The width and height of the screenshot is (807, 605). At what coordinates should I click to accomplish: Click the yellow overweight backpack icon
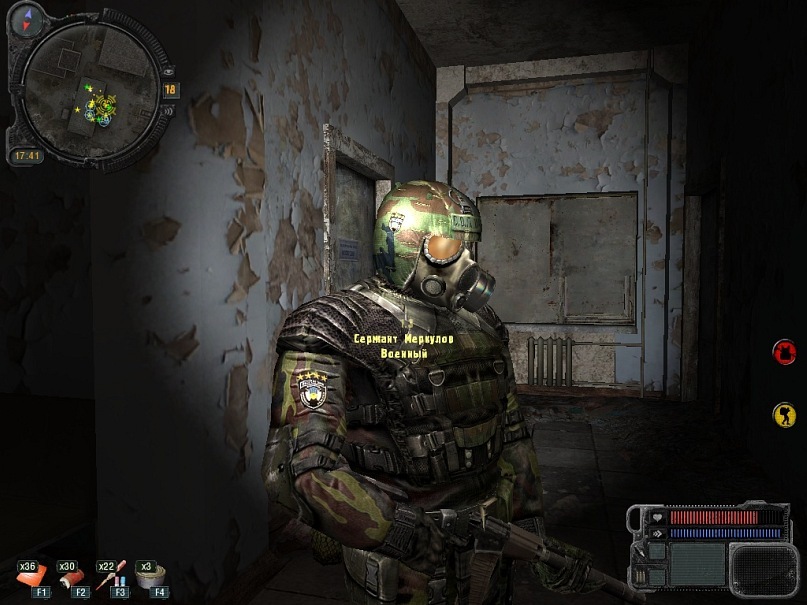pyautogui.click(x=784, y=414)
